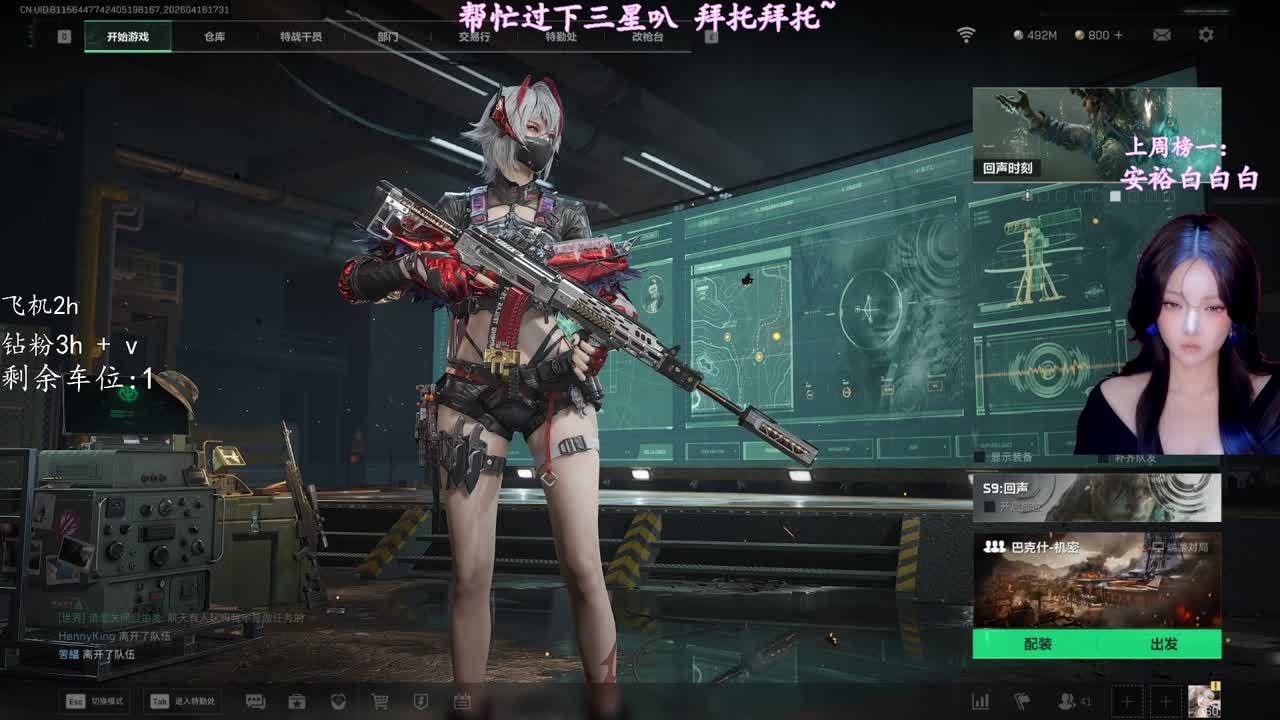Open the chat bubbles icon

(x=255, y=702)
